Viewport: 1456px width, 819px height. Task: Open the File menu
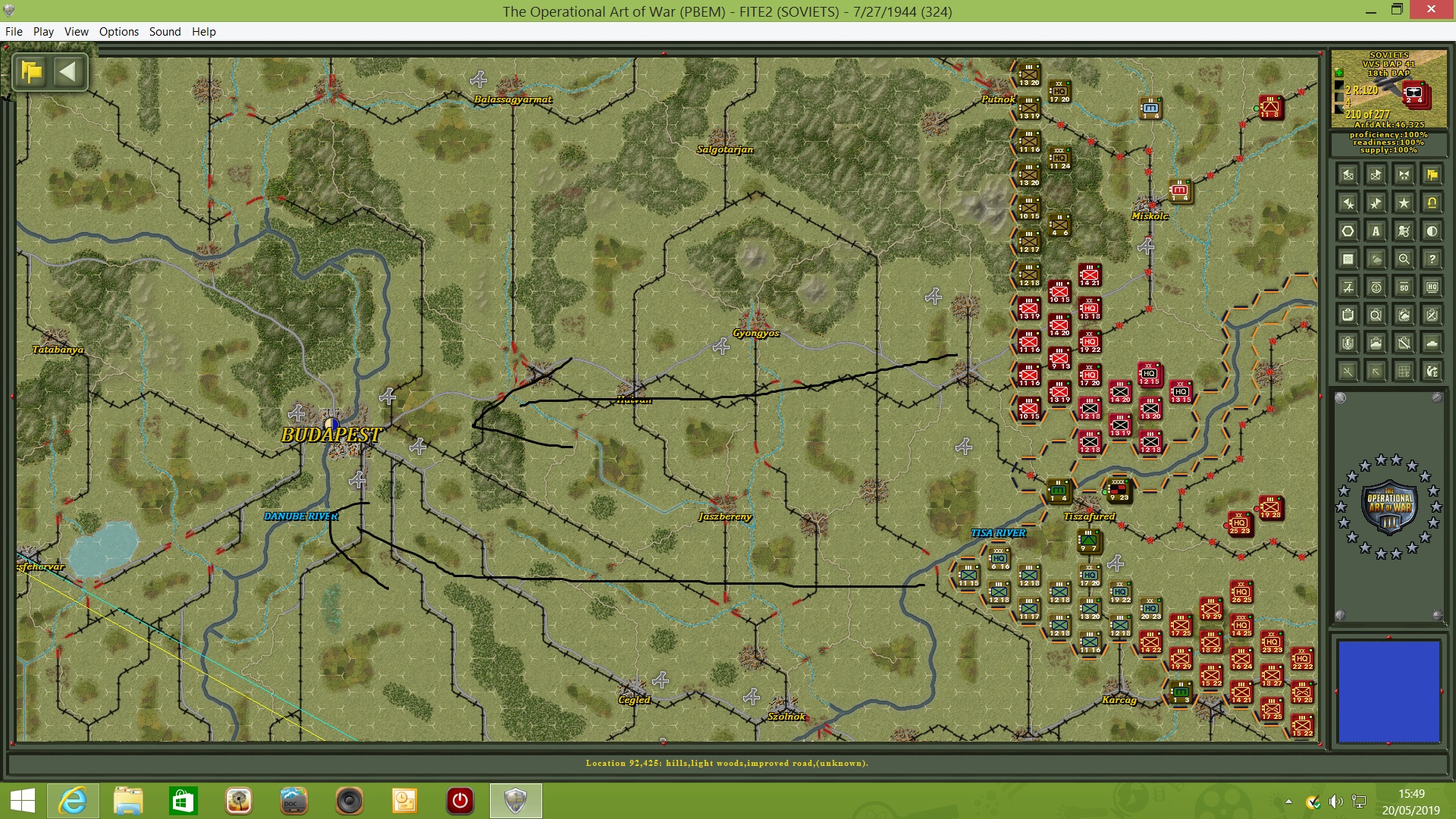(14, 32)
